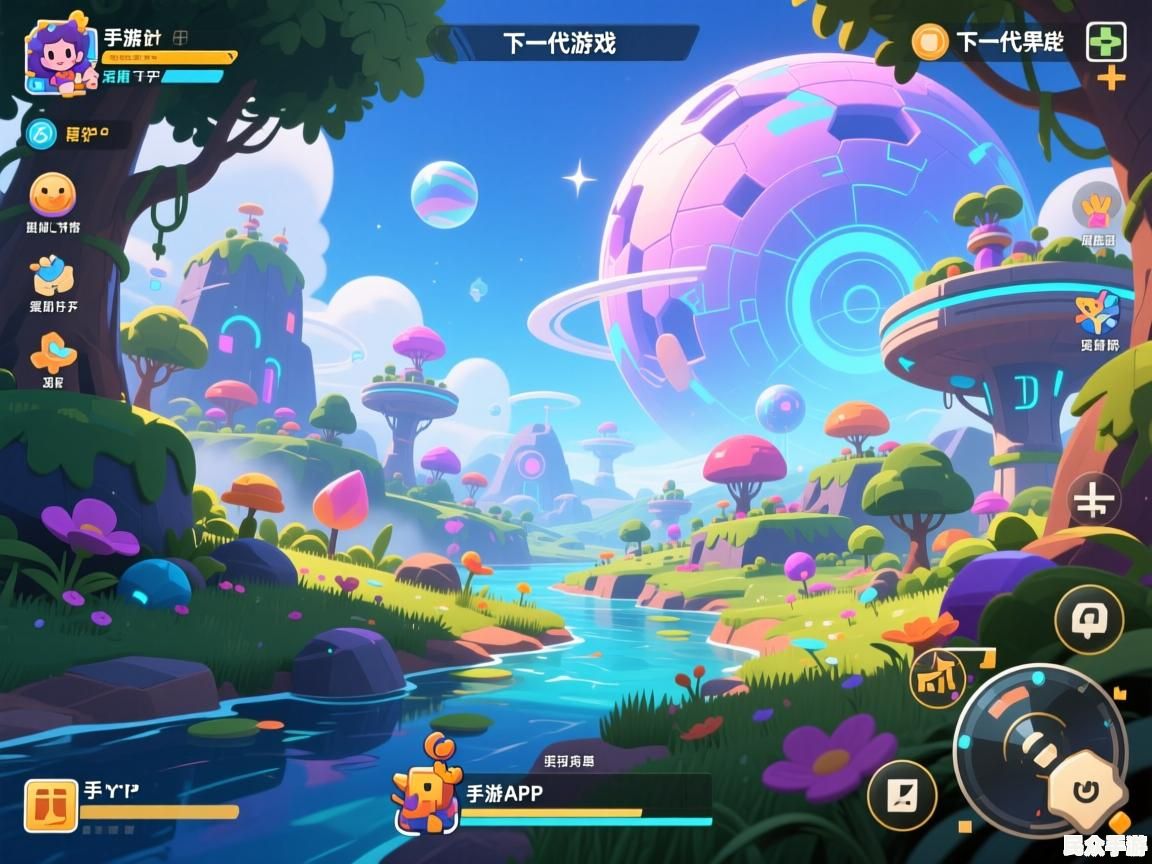
Task: Click the 下一代游戏 title banner
Action: pyautogui.click(x=559, y=43)
